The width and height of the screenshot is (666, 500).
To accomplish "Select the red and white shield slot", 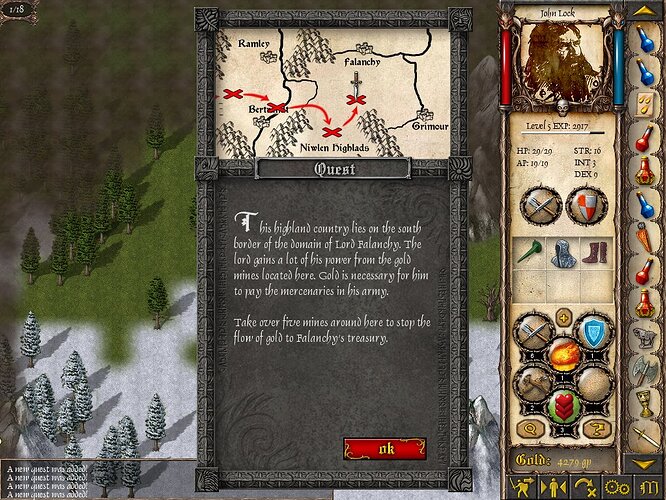I will tap(586, 207).
